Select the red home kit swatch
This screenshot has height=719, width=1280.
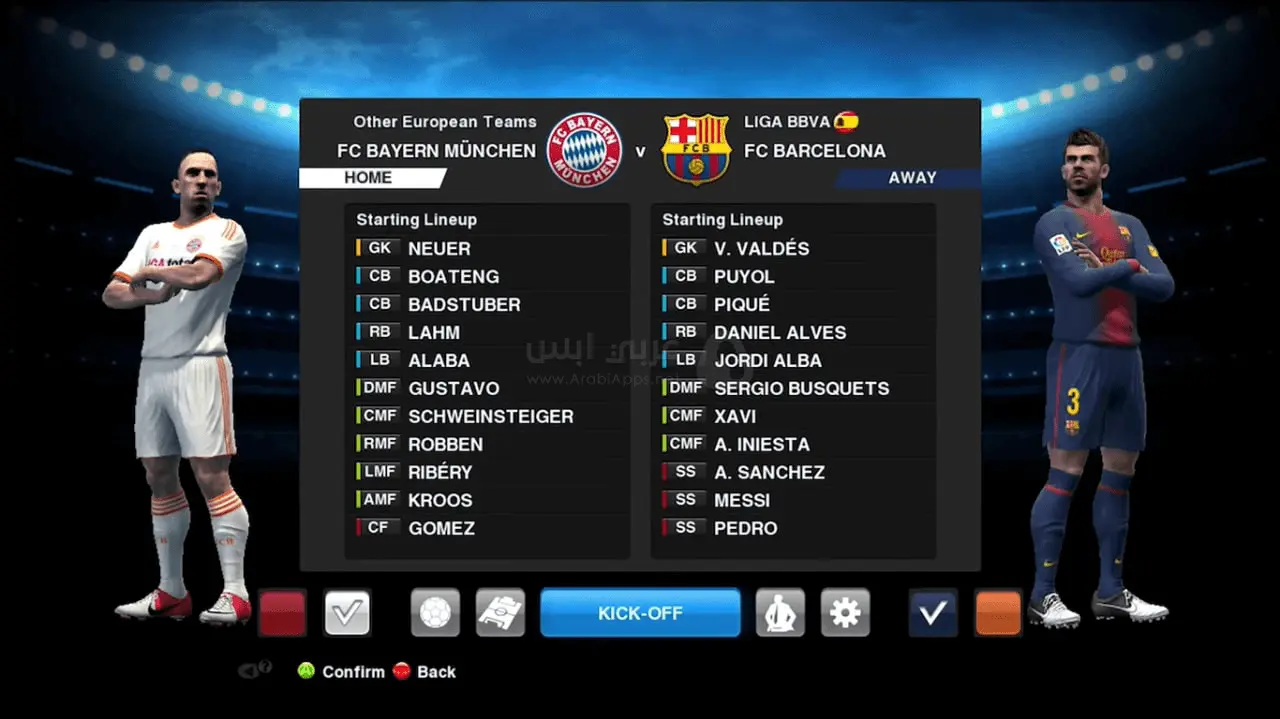click(282, 613)
